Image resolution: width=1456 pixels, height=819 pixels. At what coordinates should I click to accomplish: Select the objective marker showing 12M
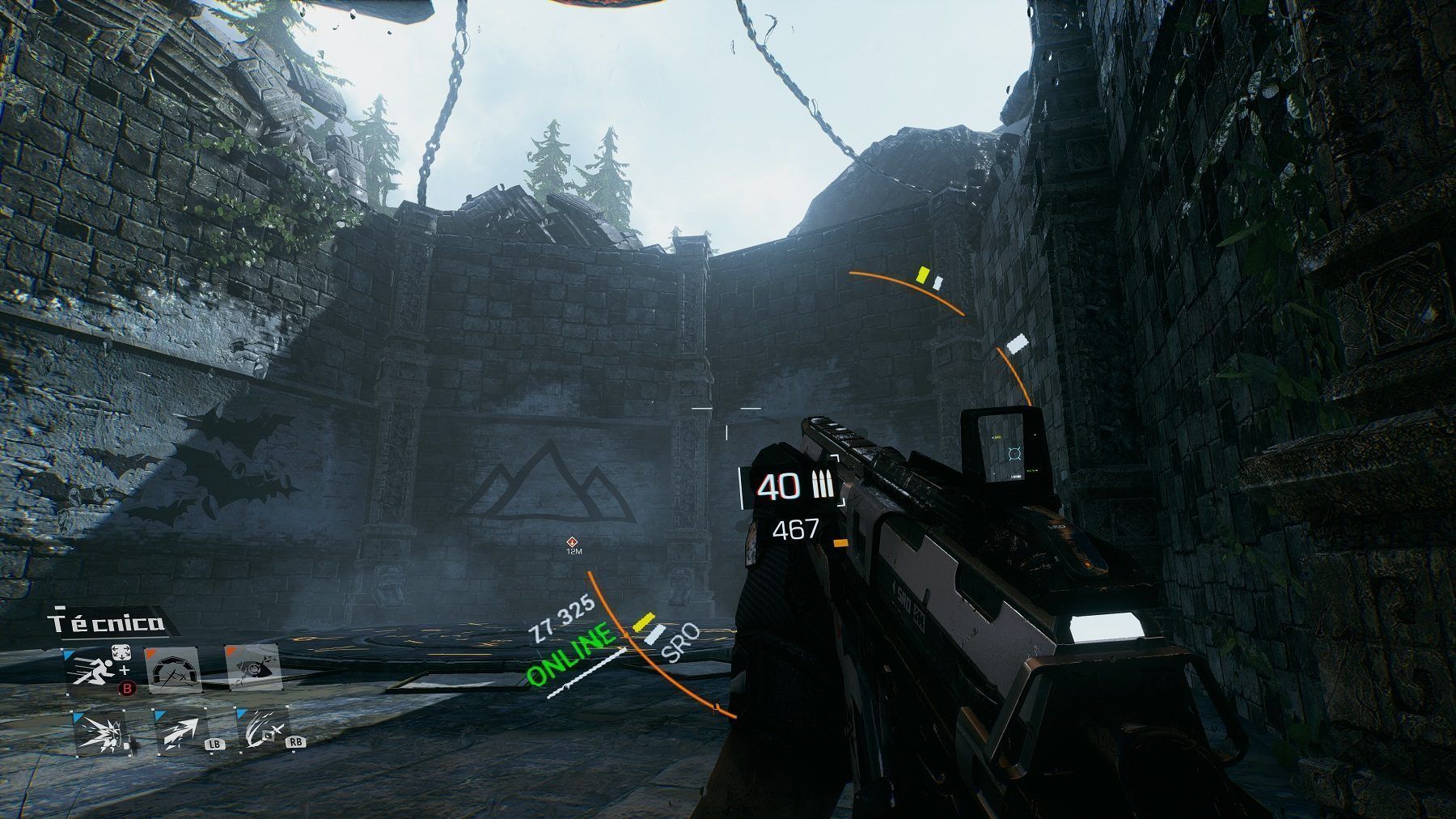tap(574, 543)
